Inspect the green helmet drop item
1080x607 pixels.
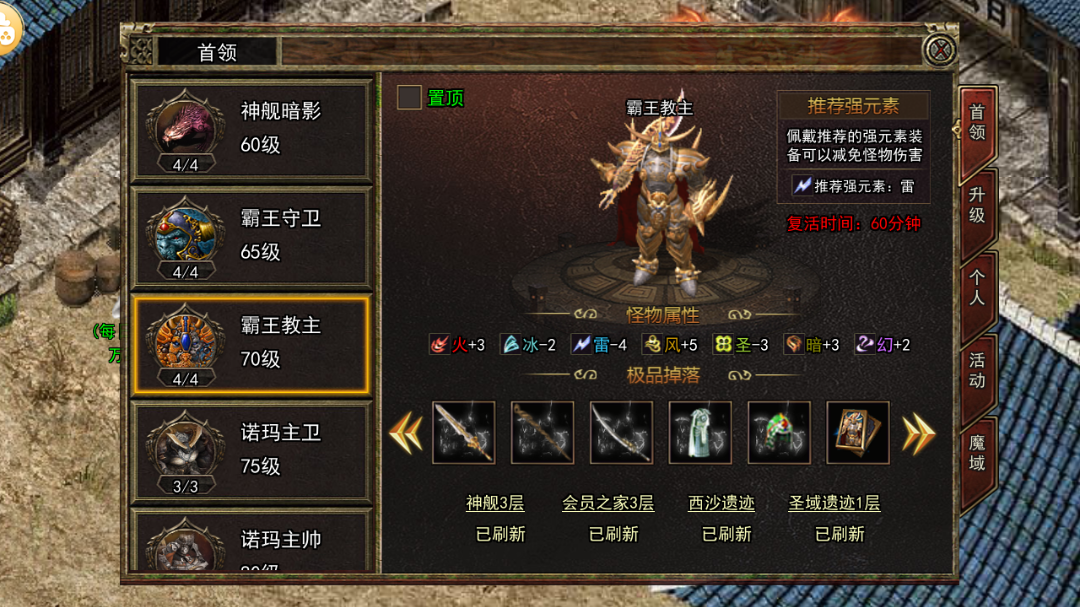pyautogui.click(x=779, y=433)
